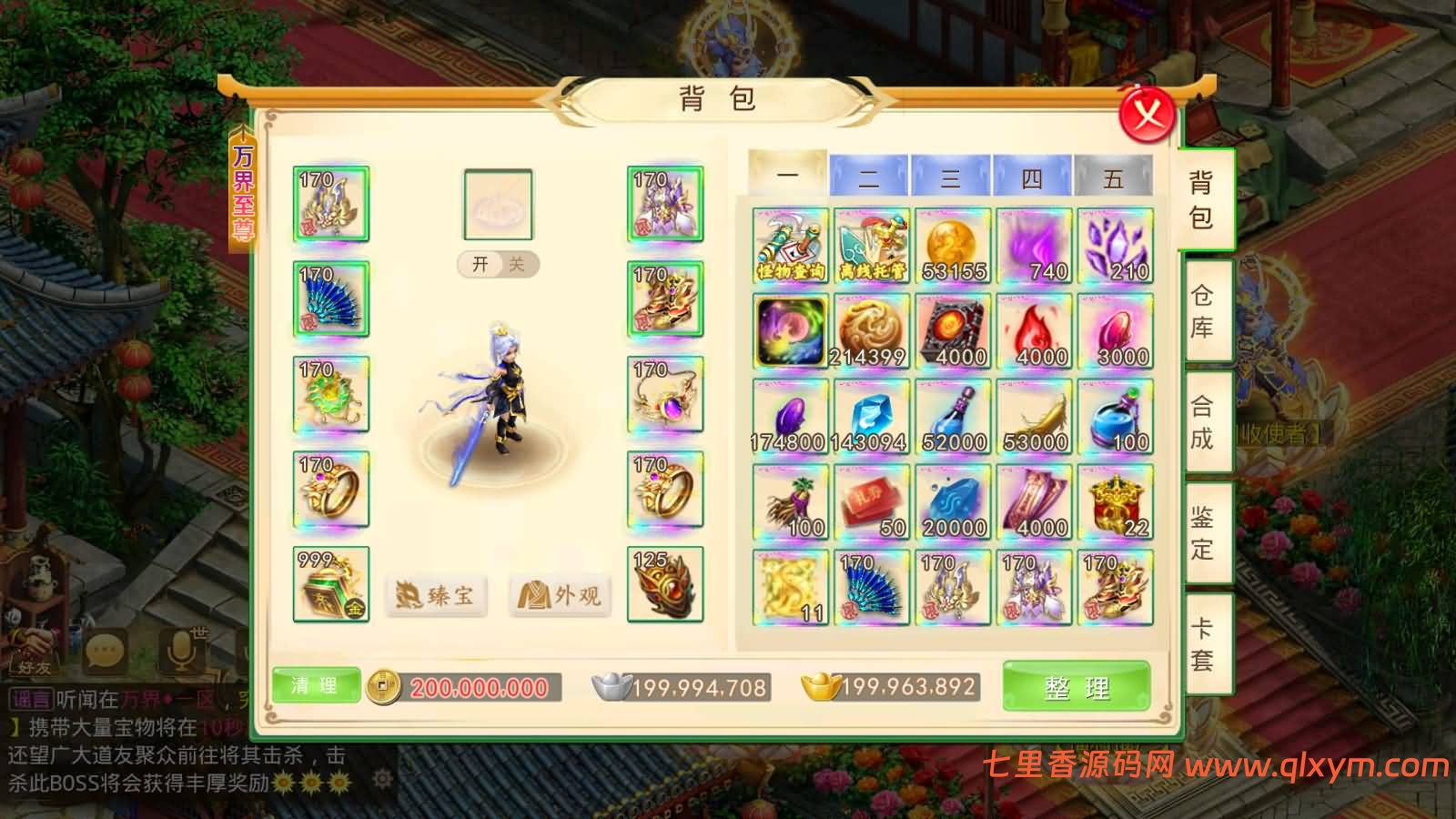This screenshot has height=819, width=1456.
Task: Pick the red gift voucher with 50
Action: [x=872, y=502]
